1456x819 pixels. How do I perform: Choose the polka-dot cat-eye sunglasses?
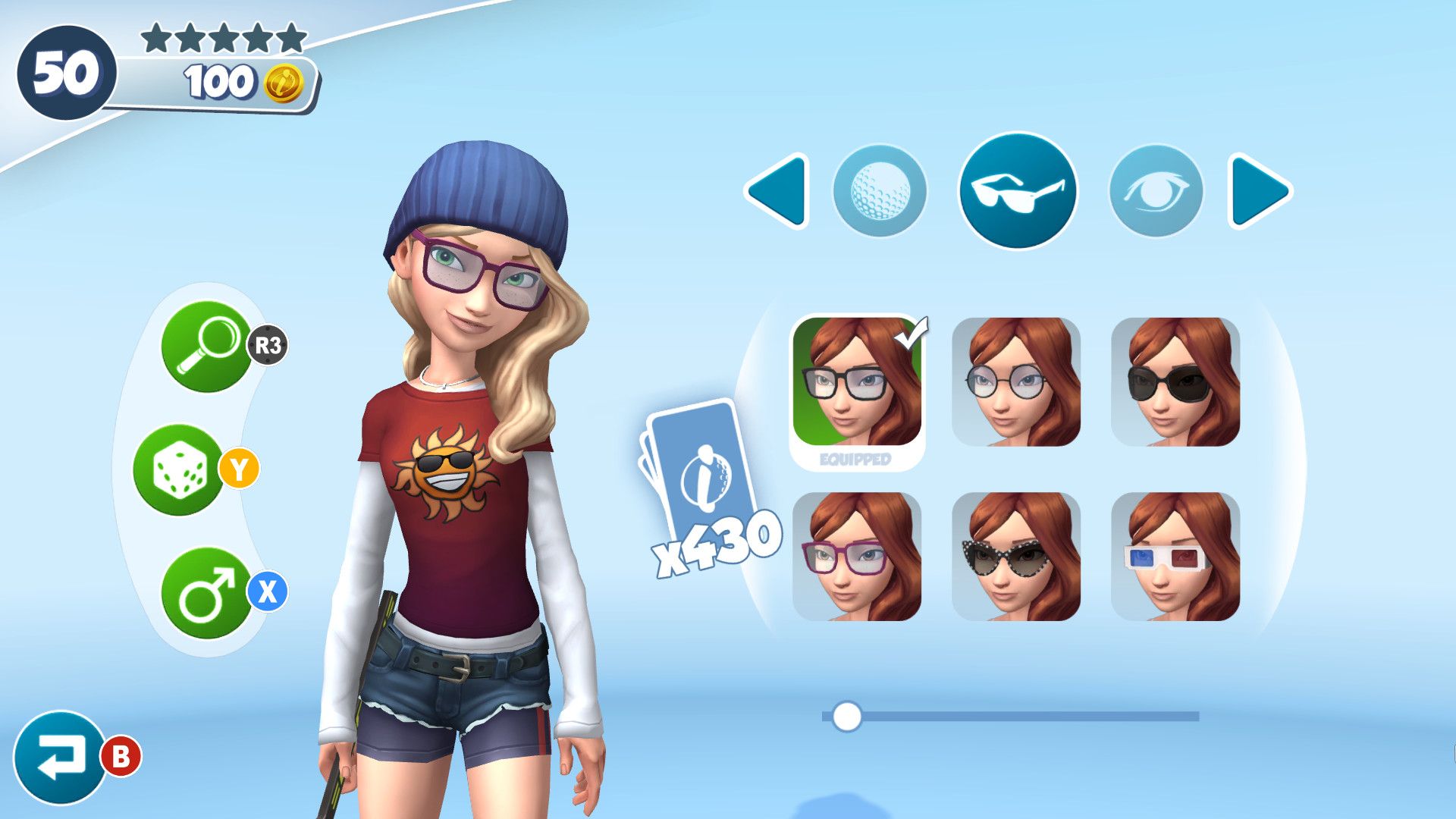[1016, 556]
